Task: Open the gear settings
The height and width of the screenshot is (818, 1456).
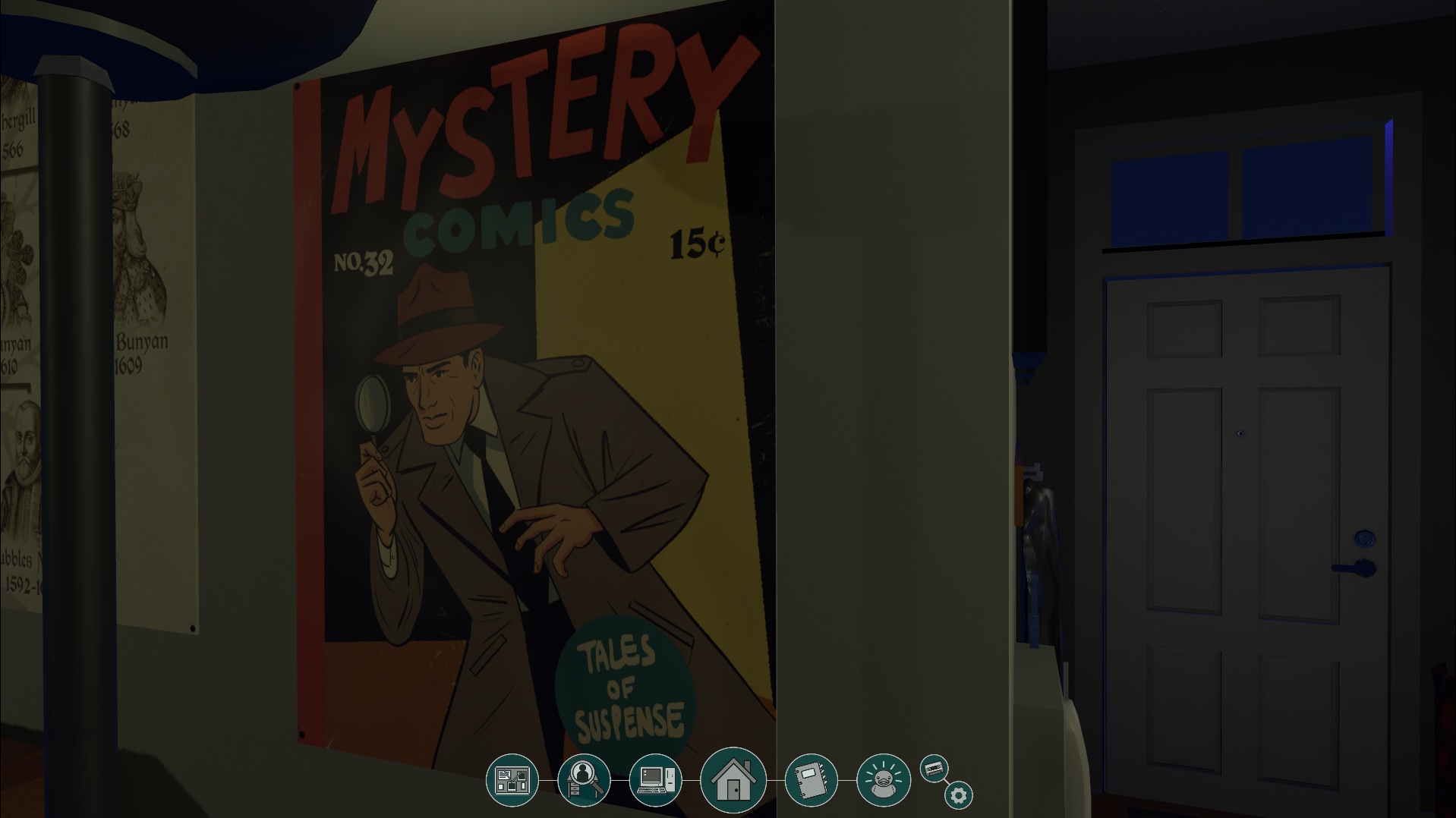Action: point(958,795)
